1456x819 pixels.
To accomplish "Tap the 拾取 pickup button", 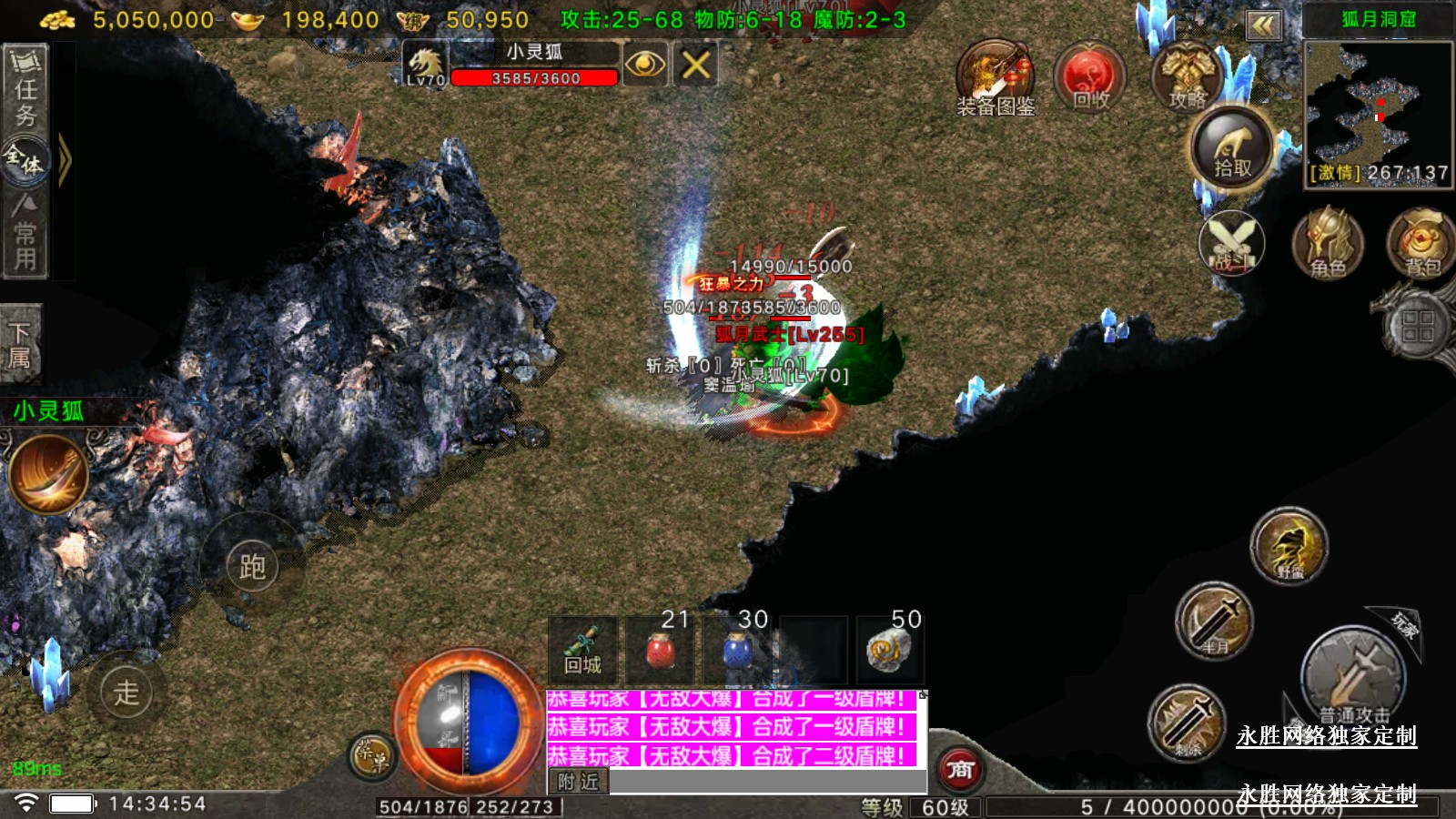I will (x=1232, y=149).
